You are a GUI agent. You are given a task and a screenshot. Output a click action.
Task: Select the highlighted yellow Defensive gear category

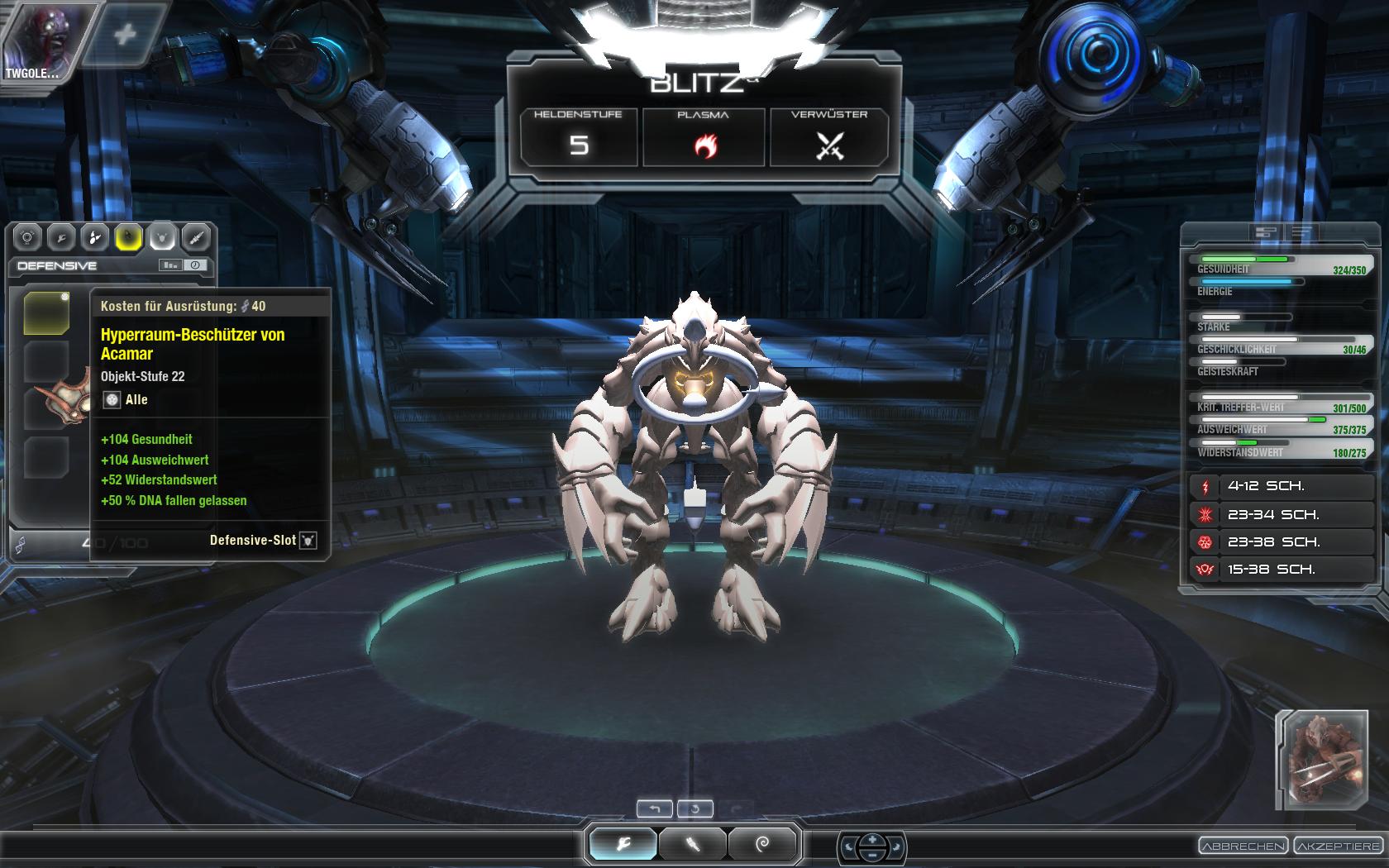[x=128, y=238]
